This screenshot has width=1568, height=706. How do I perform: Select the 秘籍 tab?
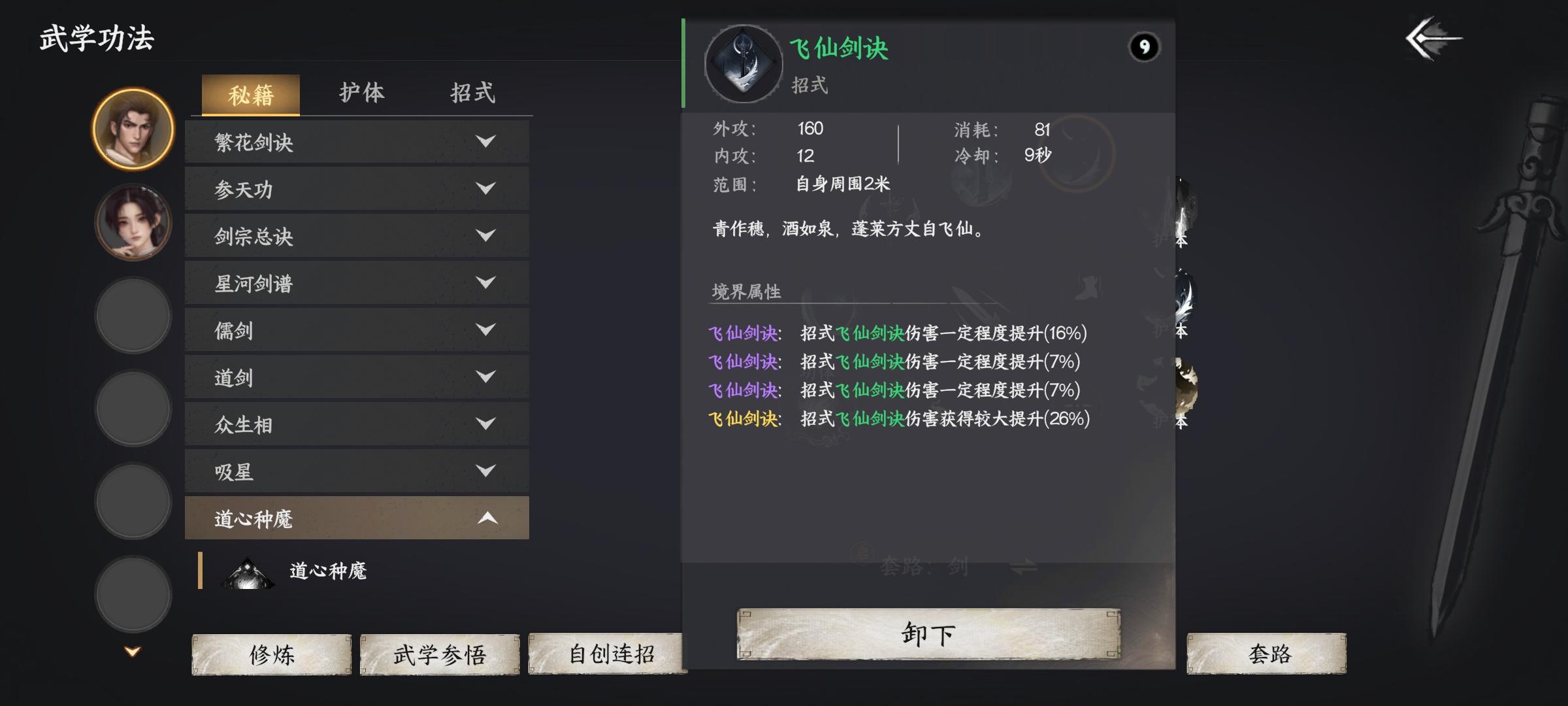click(x=252, y=94)
